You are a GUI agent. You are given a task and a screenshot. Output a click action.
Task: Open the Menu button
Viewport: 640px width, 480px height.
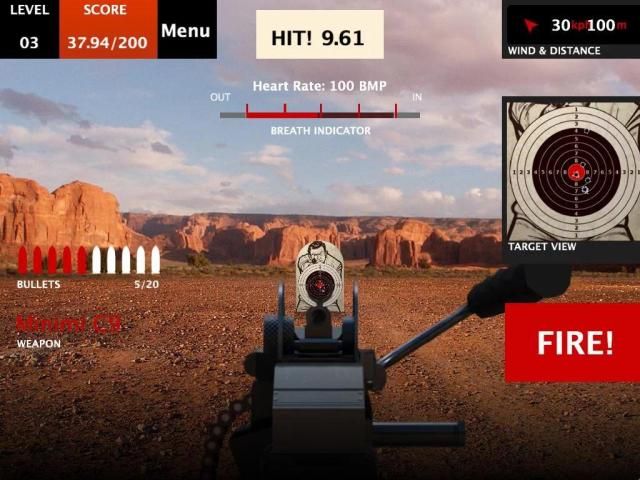tap(186, 30)
